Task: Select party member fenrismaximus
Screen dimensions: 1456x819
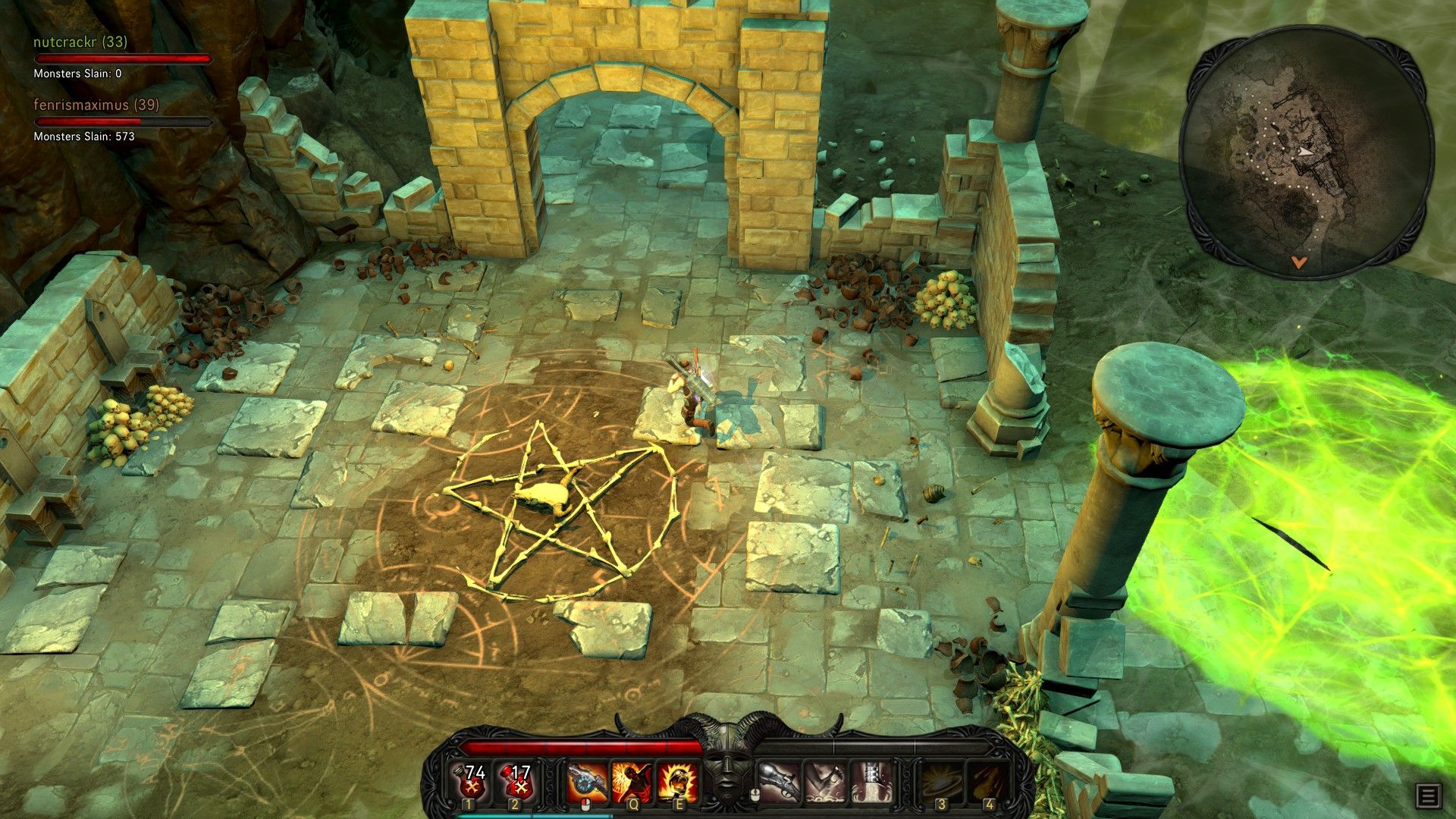Action: [x=96, y=105]
